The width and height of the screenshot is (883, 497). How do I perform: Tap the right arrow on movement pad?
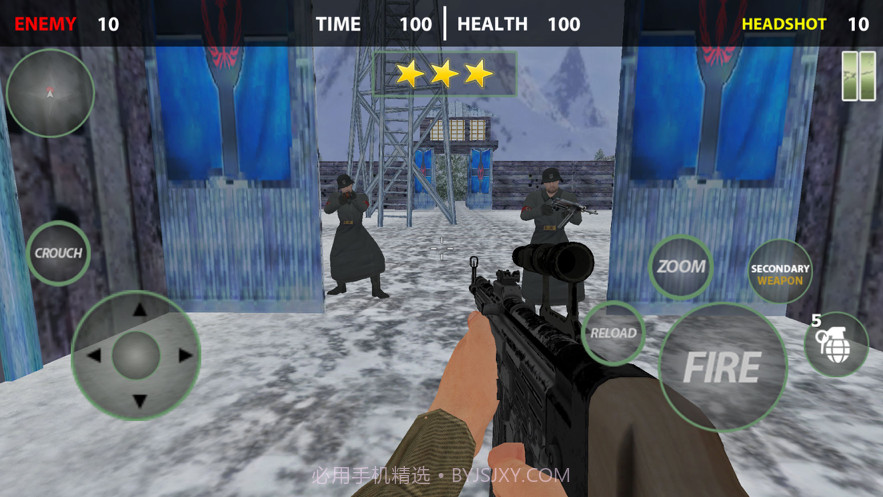coord(184,355)
